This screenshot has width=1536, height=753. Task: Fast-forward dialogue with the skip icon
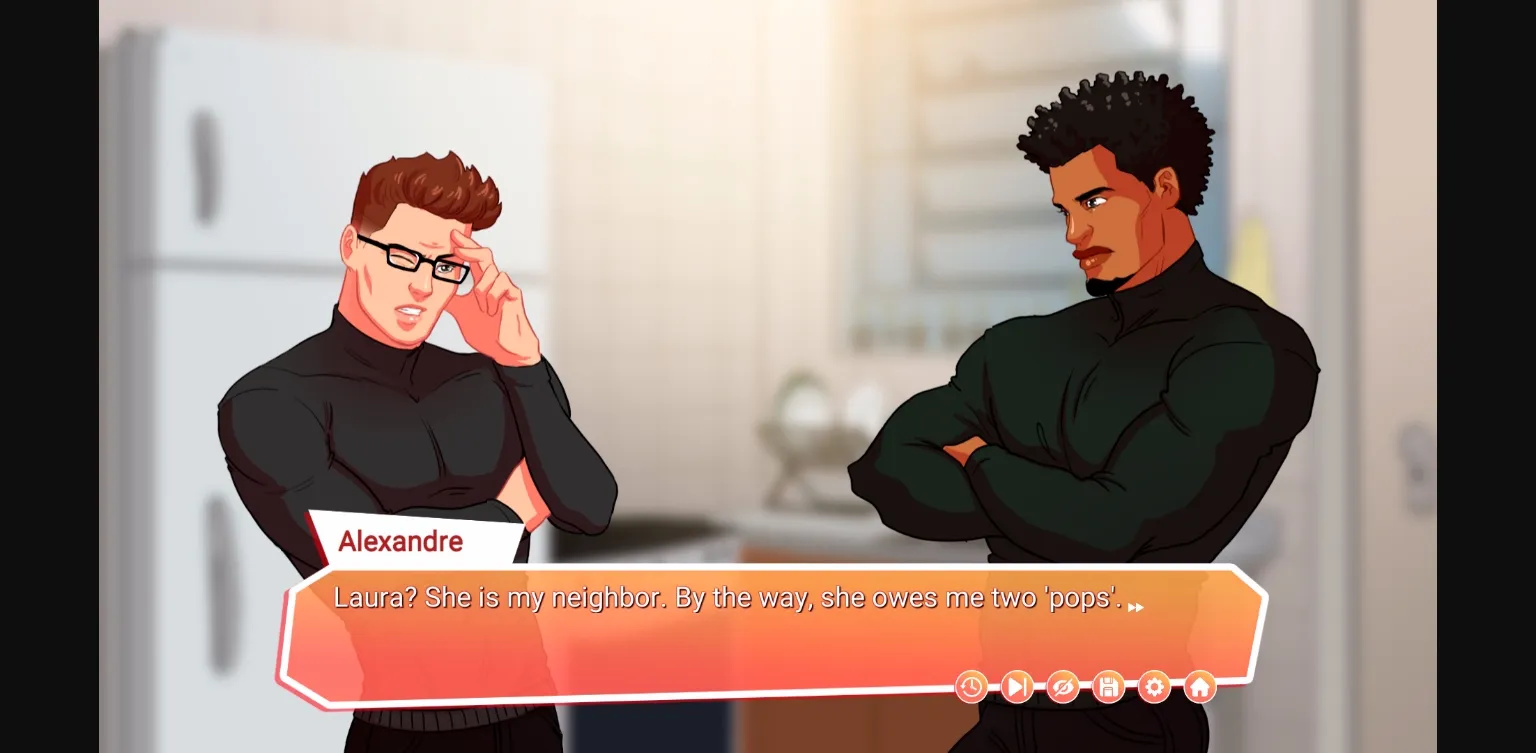[1016, 687]
